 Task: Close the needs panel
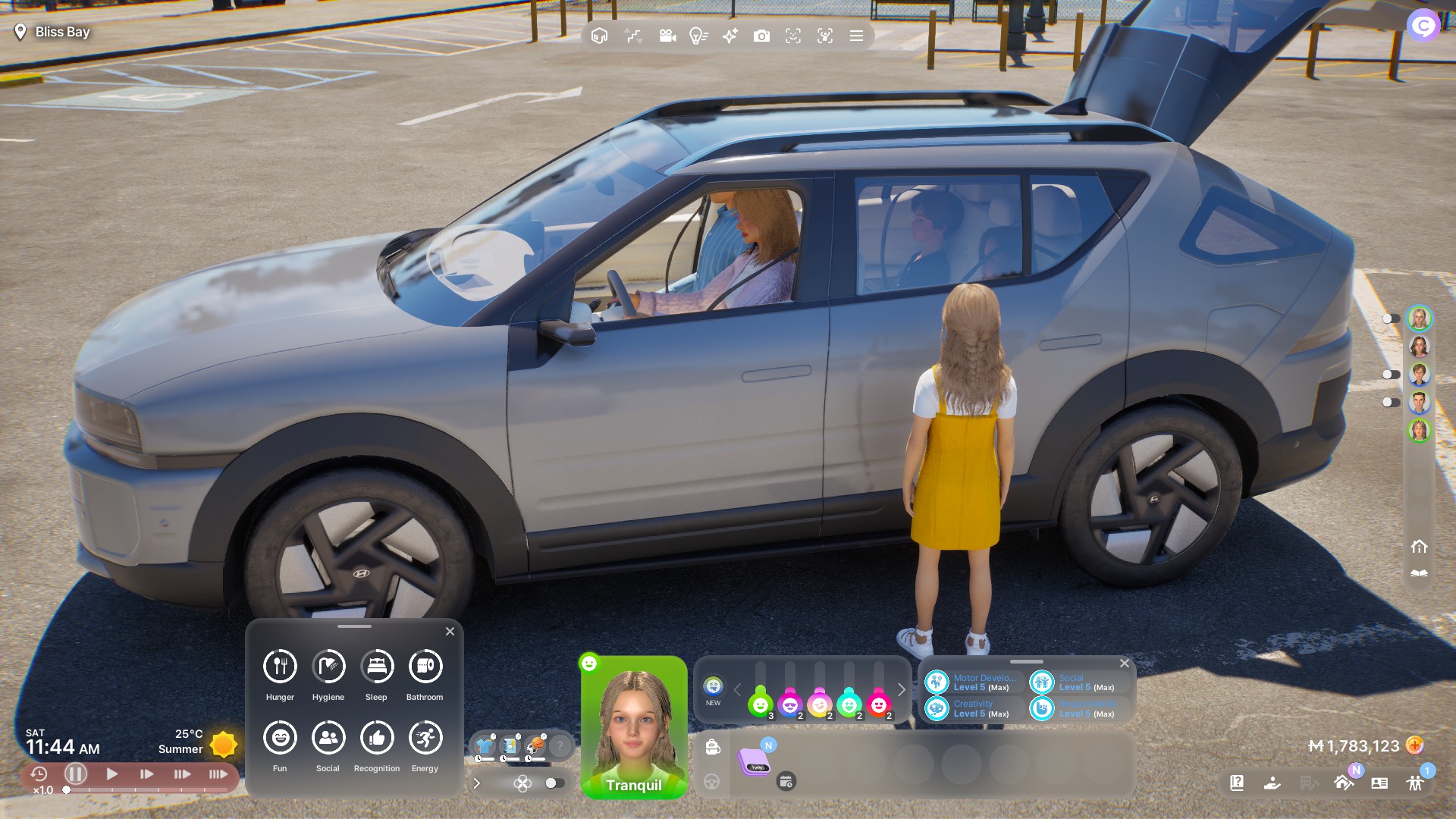pyautogui.click(x=450, y=631)
